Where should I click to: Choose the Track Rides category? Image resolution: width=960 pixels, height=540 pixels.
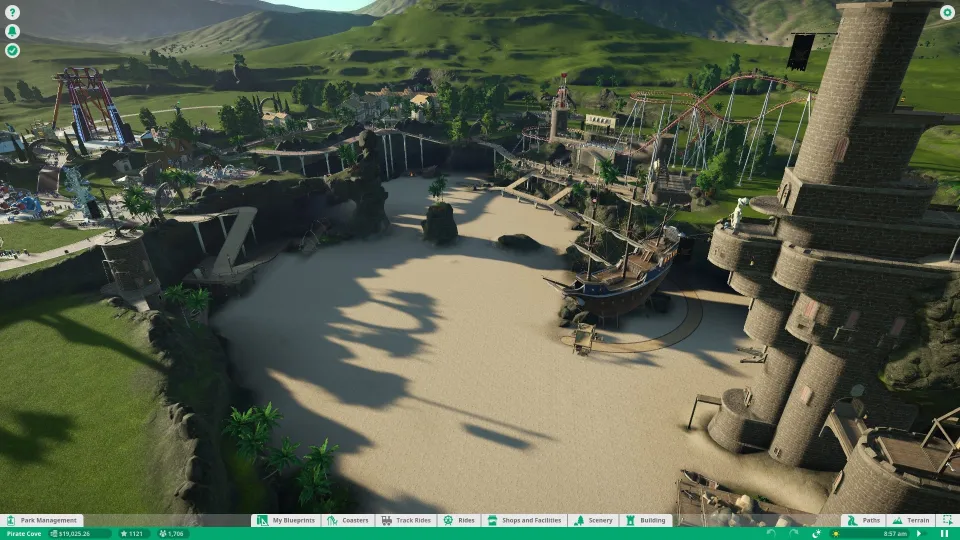(405, 520)
